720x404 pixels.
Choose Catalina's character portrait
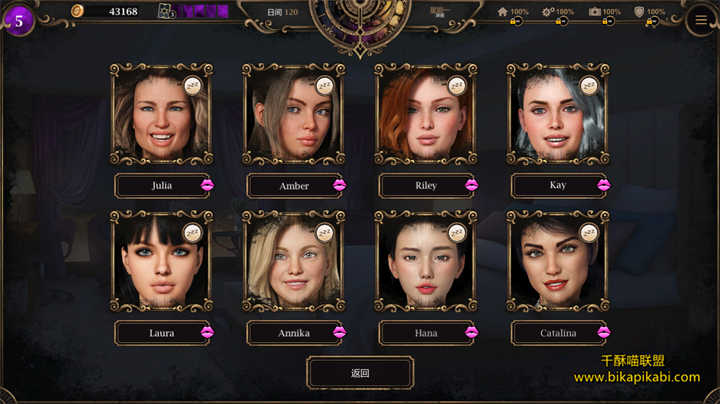pyautogui.click(x=557, y=261)
